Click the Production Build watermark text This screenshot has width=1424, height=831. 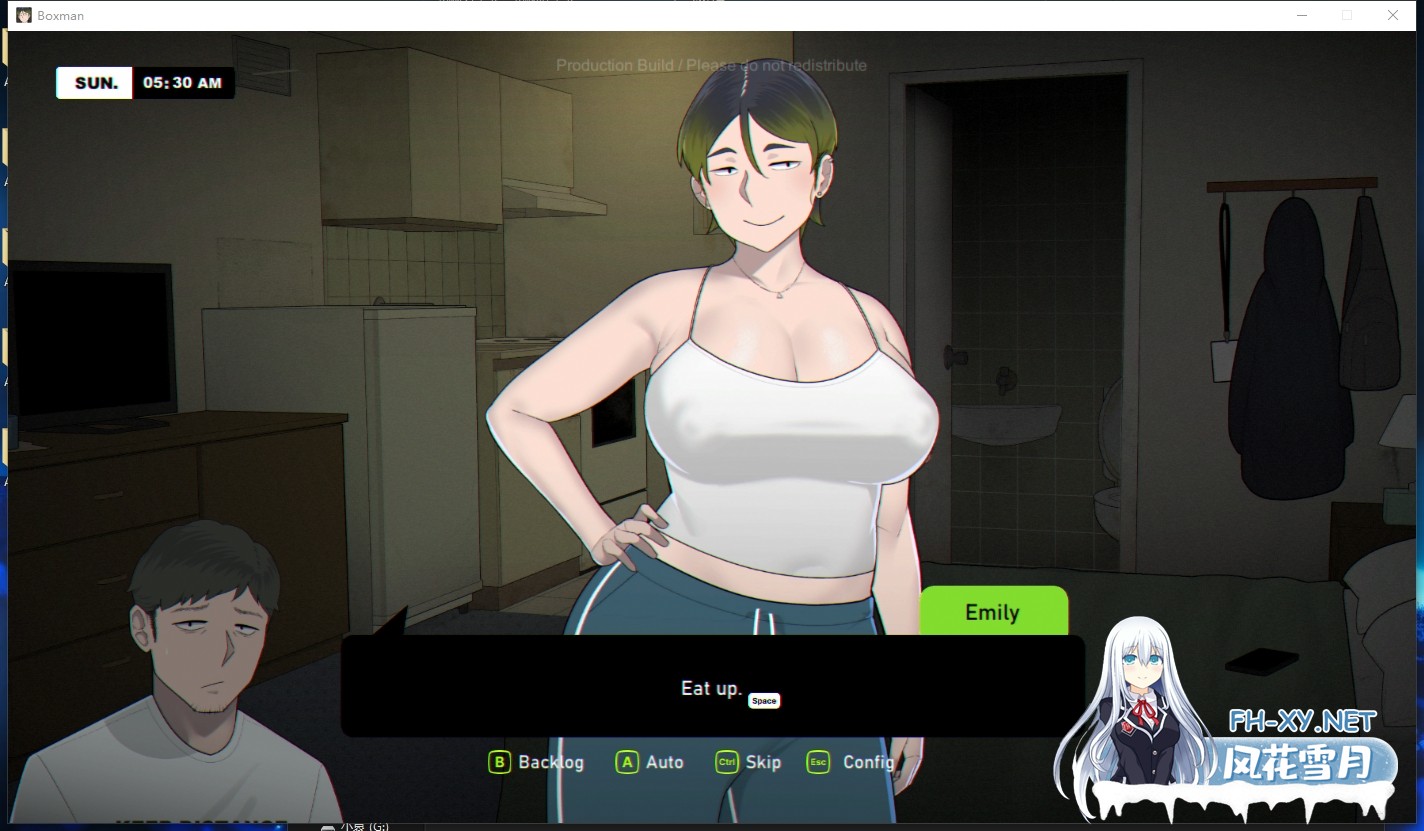(x=712, y=65)
